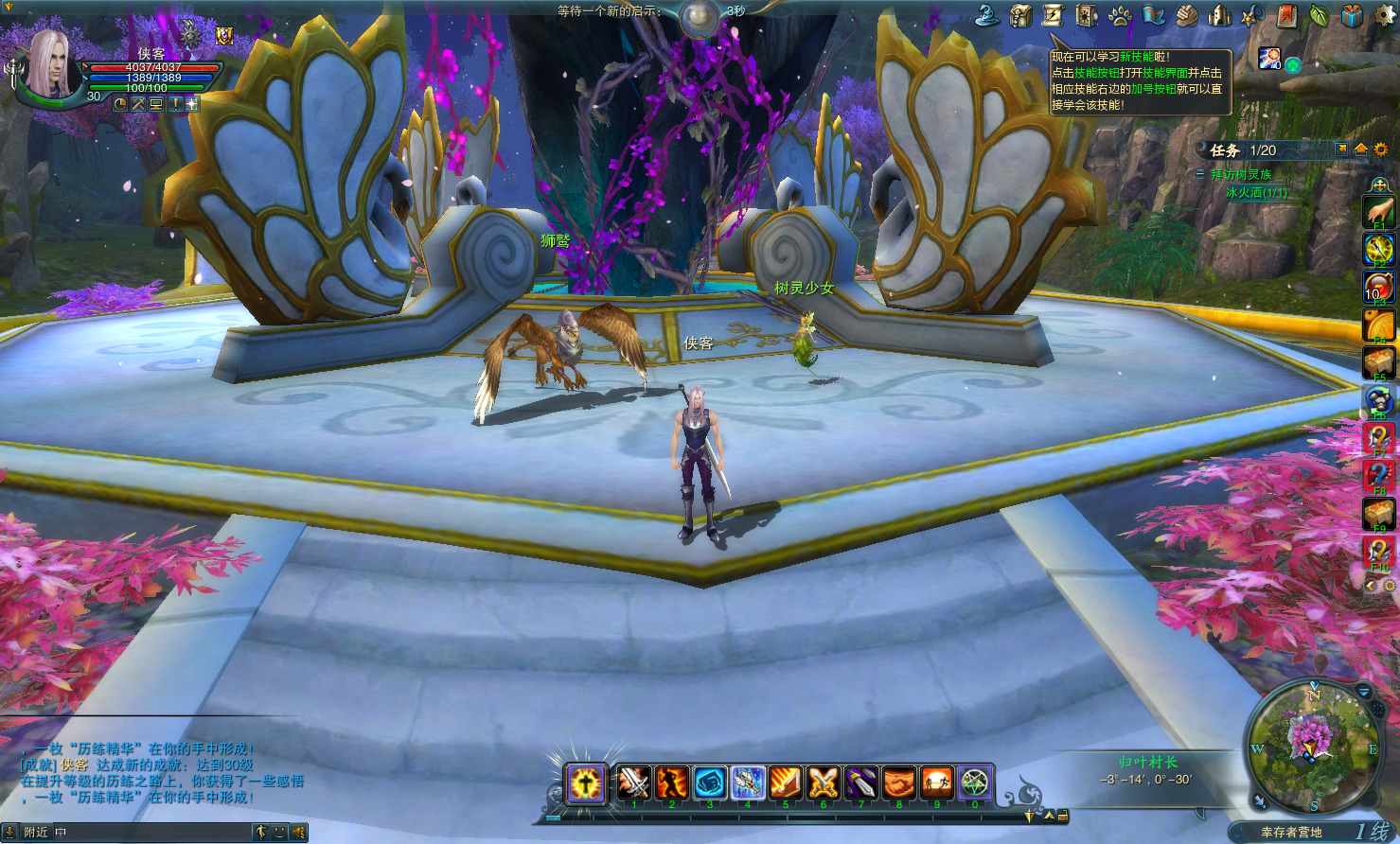Image resolution: width=1400 pixels, height=844 pixels.
Task: Open the quest tracker's orange gear settings
Action: pyautogui.click(x=1380, y=149)
